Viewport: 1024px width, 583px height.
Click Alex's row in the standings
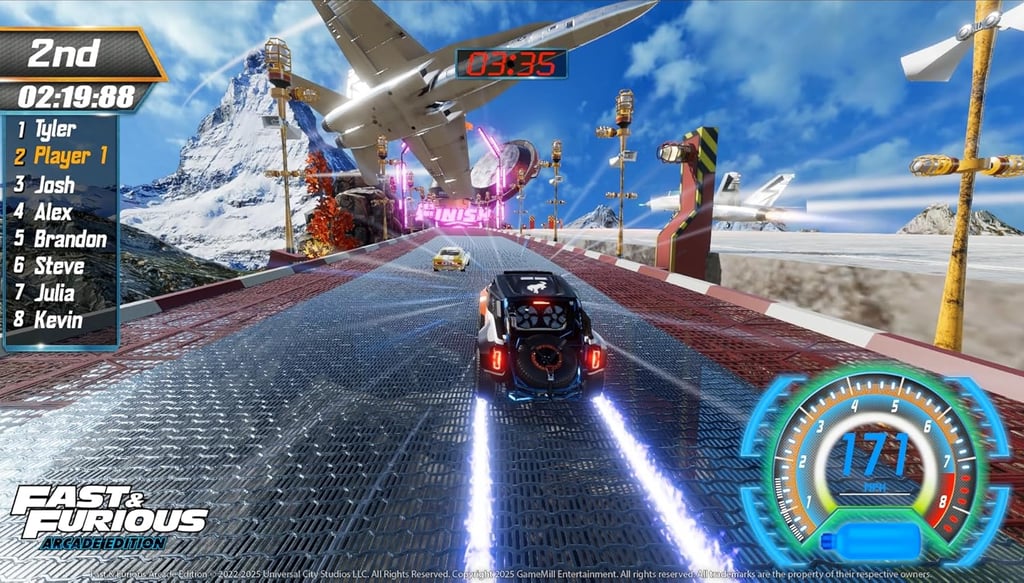coord(54,212)
